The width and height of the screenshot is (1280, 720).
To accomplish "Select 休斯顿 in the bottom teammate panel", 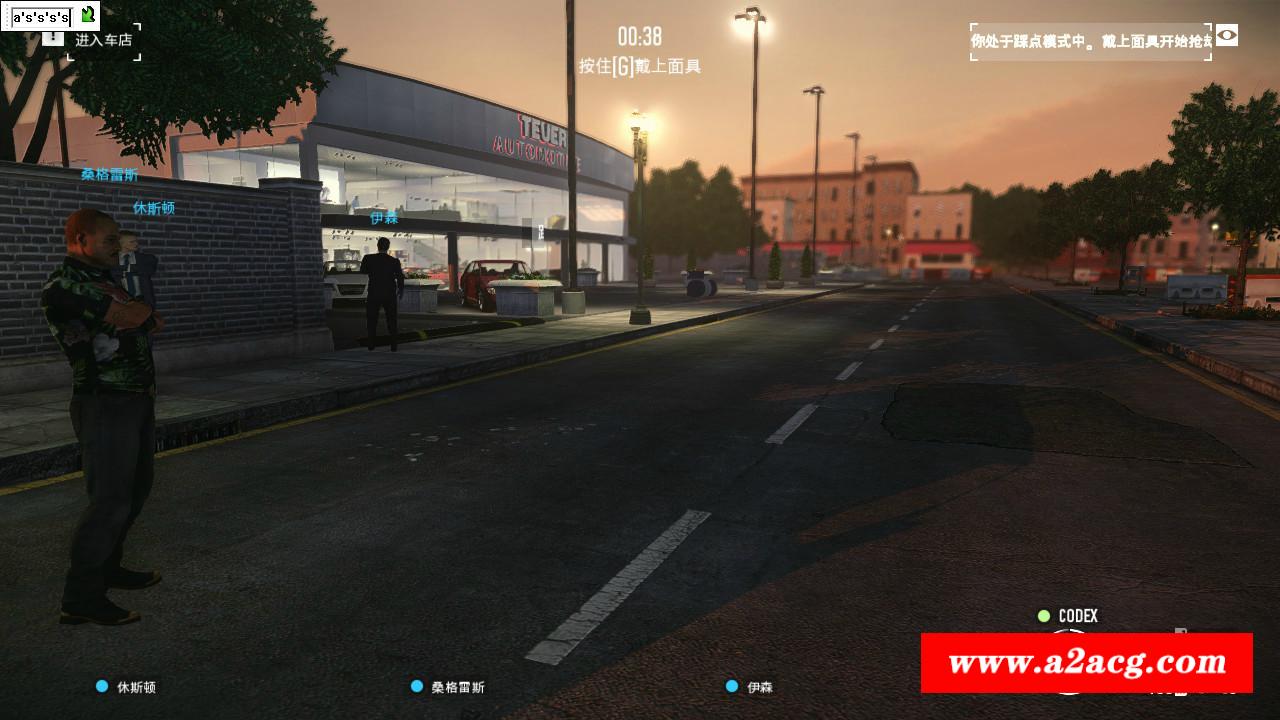I will (x=127, y=687).
